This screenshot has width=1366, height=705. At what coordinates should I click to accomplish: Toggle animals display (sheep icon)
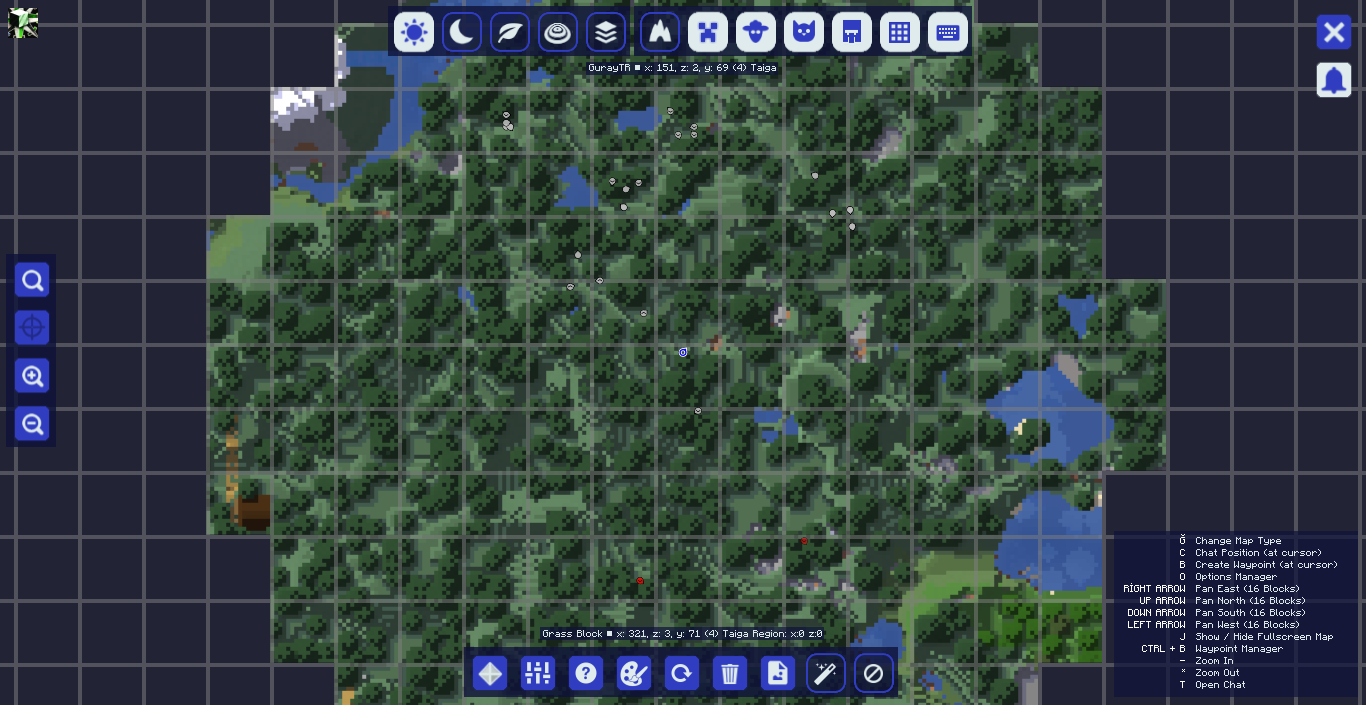coord(755,32)
